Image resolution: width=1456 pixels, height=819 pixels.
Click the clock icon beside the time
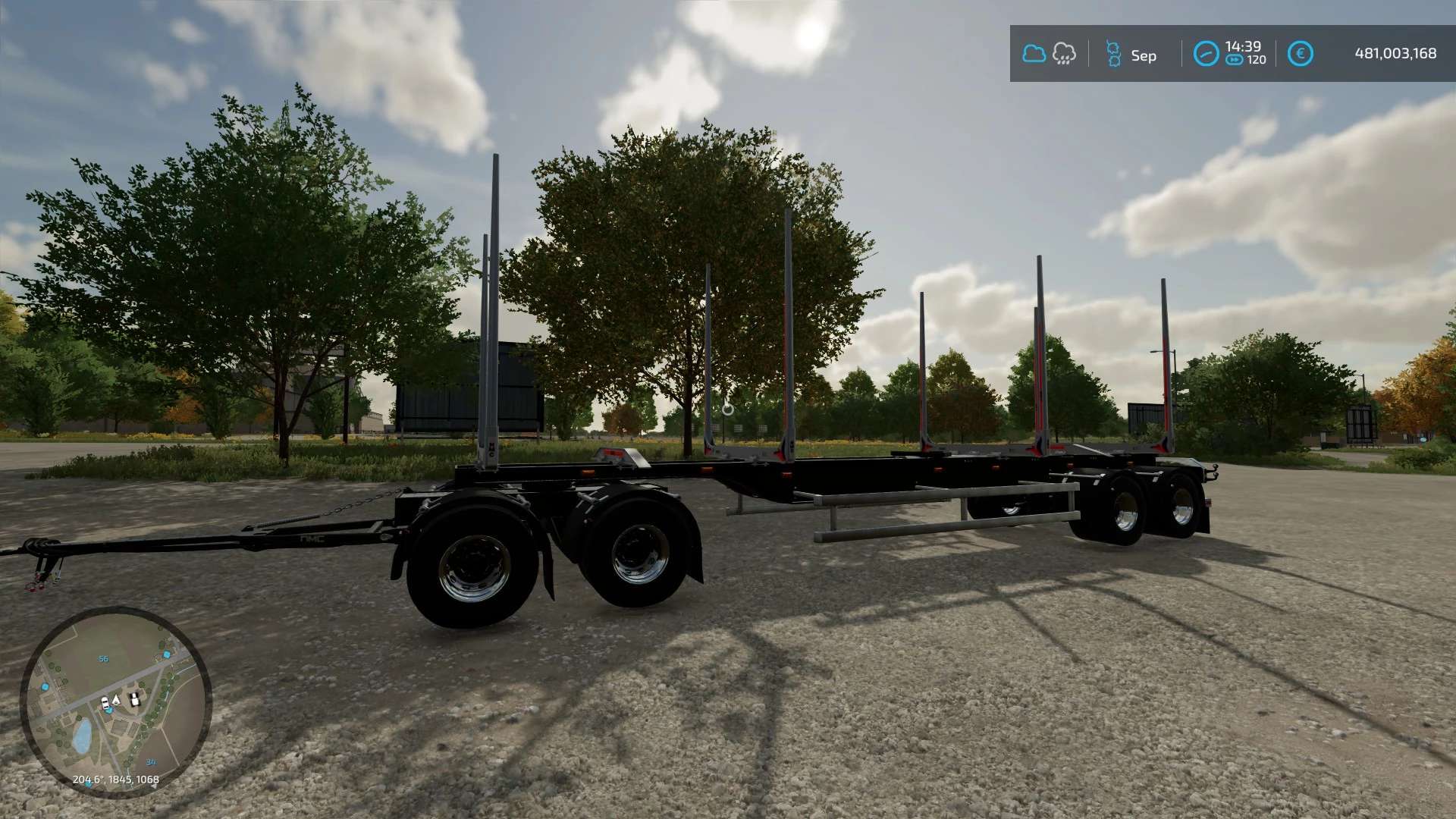tap(1206, 54)
